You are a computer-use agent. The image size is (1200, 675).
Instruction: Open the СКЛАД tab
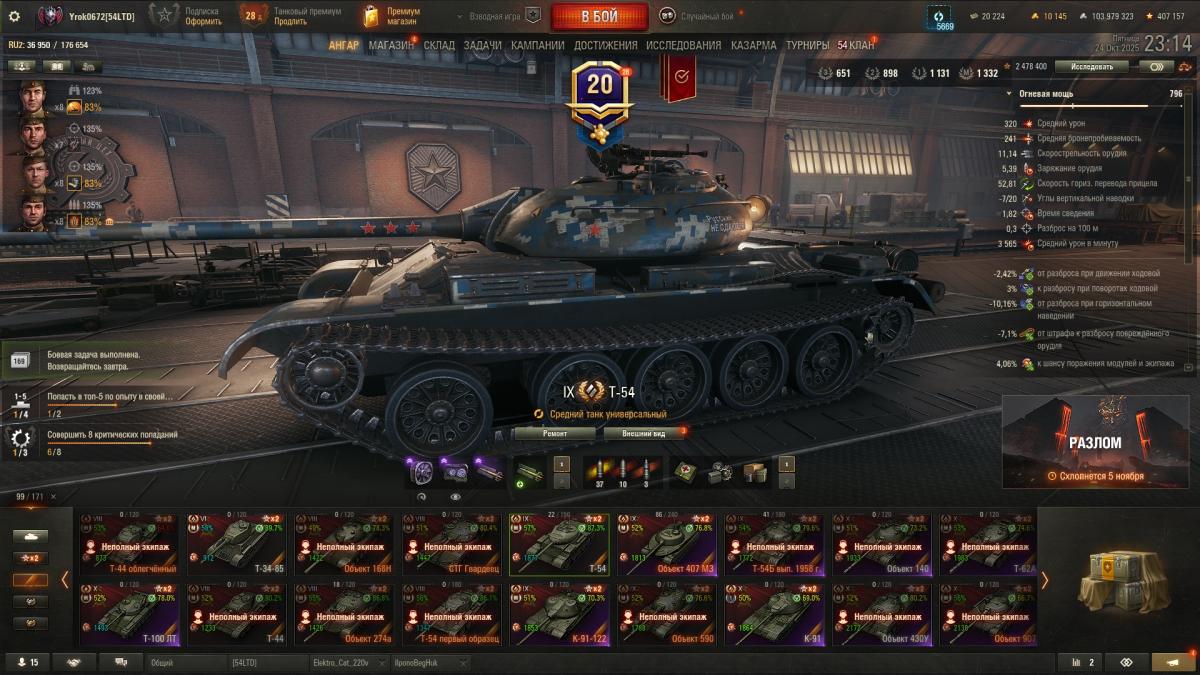[x=439, y=45]
